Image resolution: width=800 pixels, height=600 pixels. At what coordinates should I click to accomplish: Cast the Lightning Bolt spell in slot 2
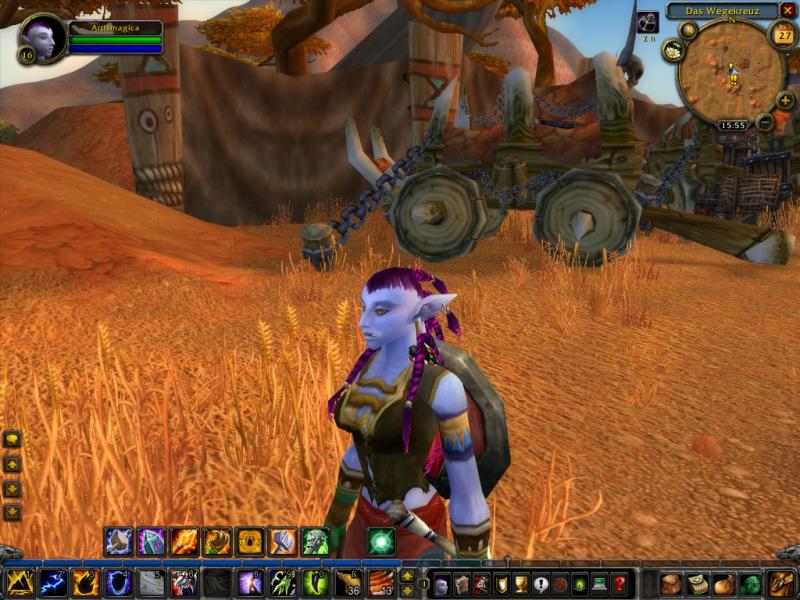[53, 583]
